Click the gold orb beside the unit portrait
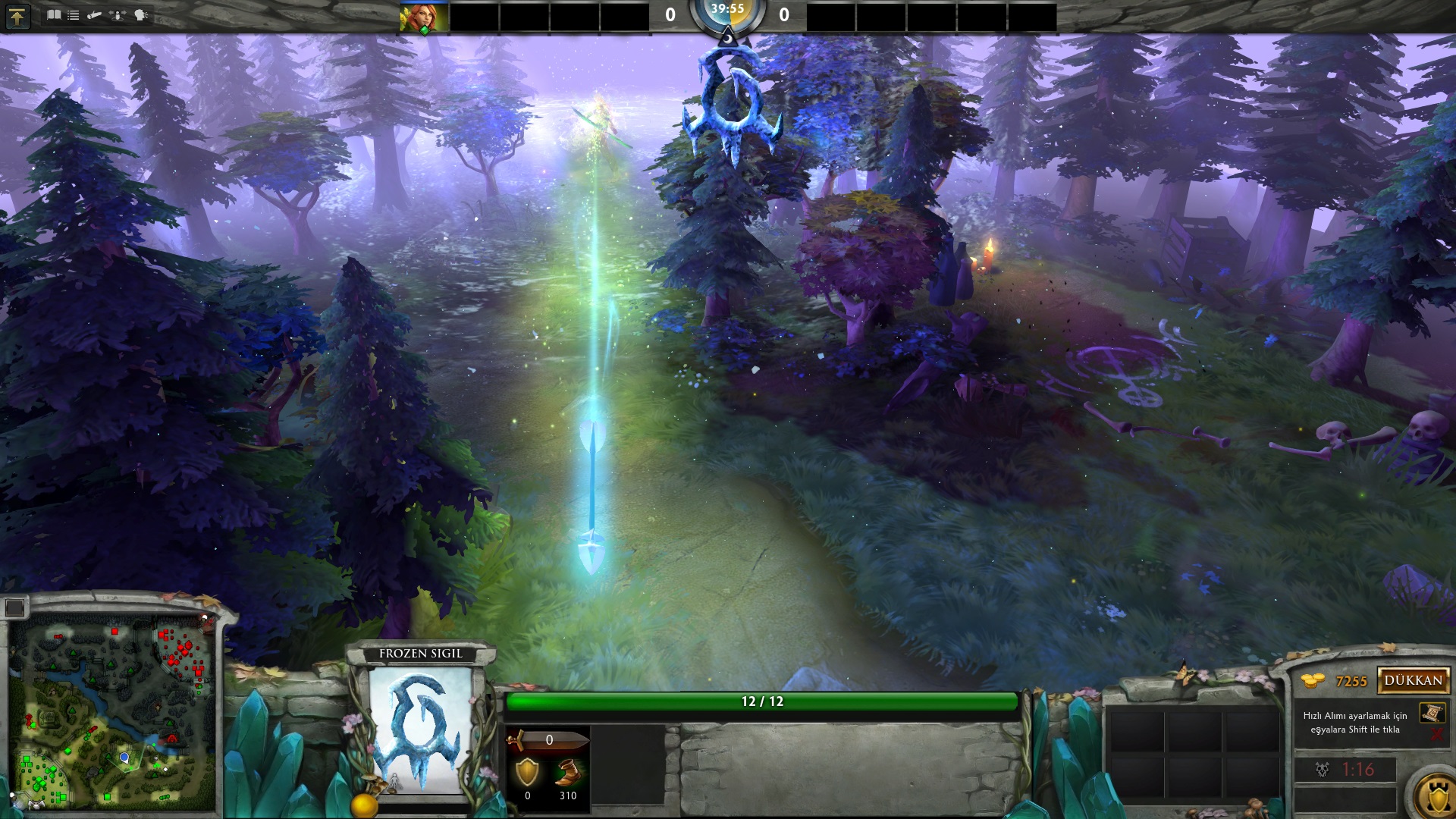The width and height of the screenshot is (1456, 819). 364,805
